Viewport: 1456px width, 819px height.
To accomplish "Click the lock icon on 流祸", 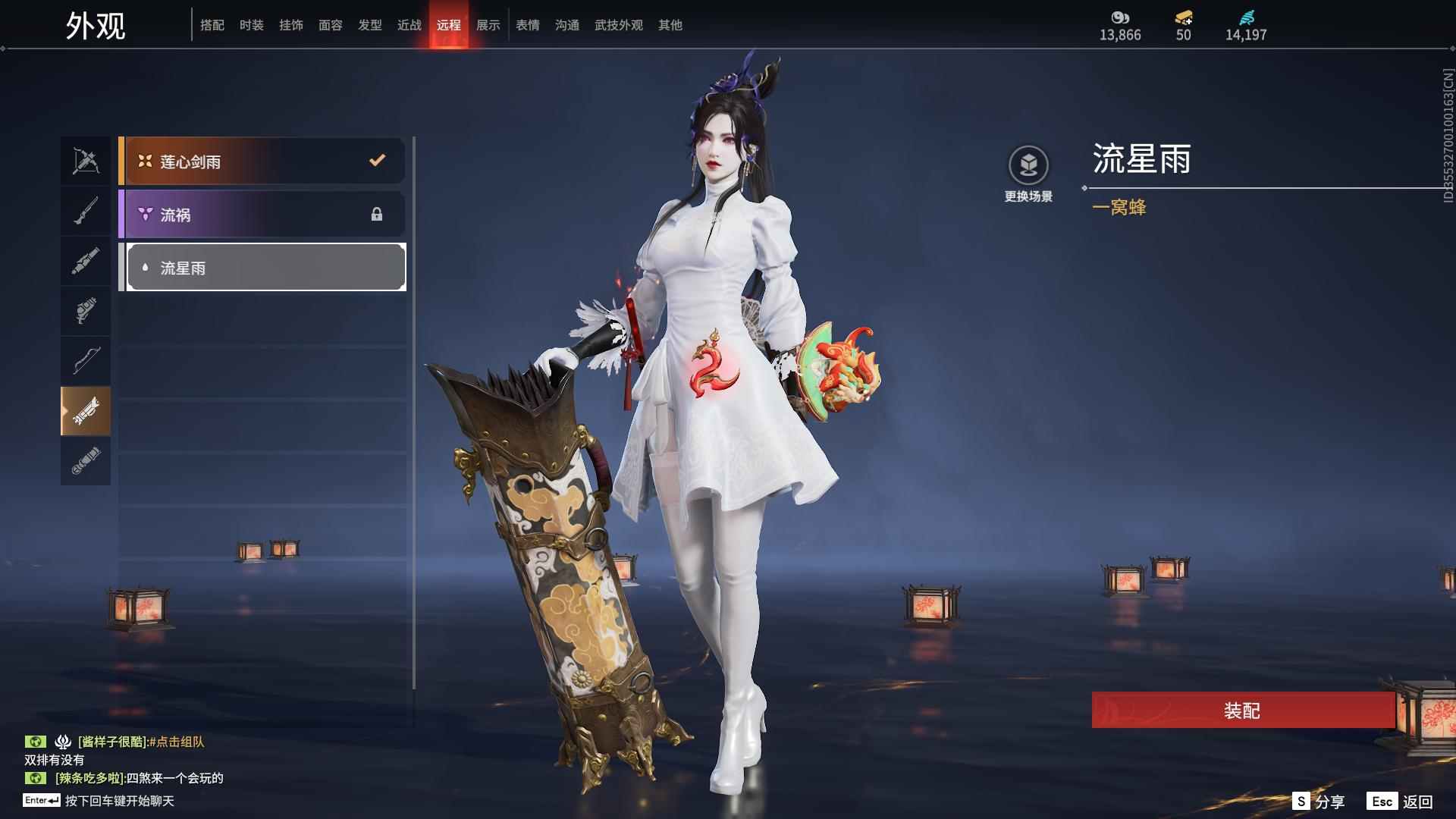I will 376,215.
